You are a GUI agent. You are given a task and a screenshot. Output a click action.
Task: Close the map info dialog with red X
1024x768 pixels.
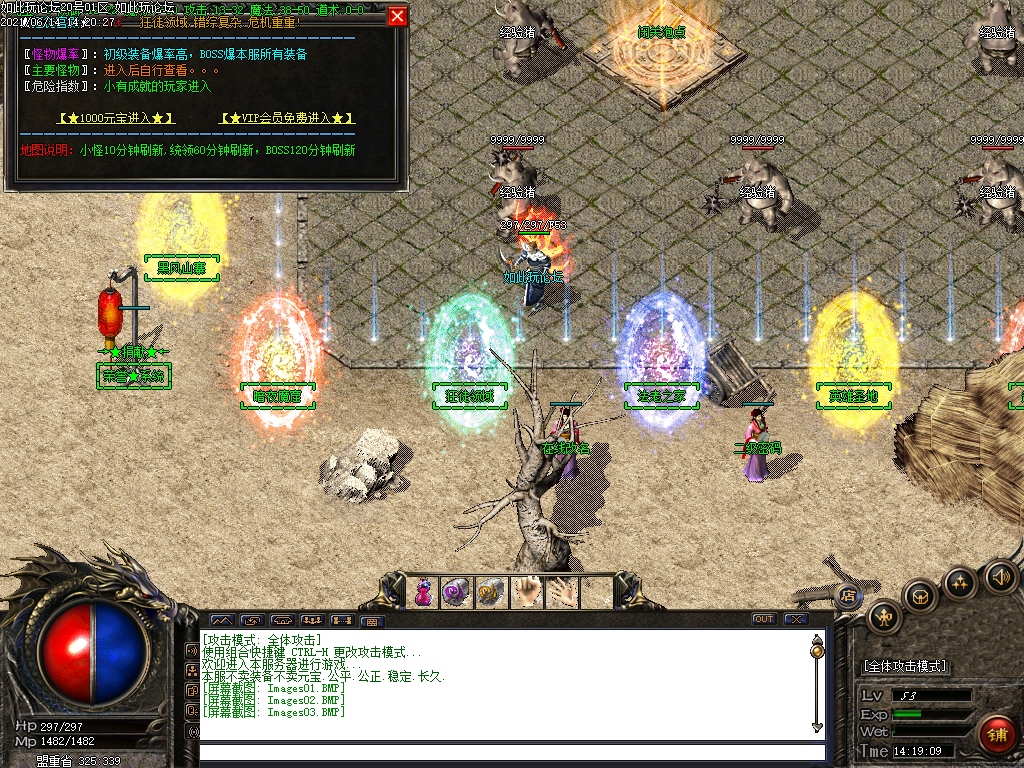[x=397, y=16]
